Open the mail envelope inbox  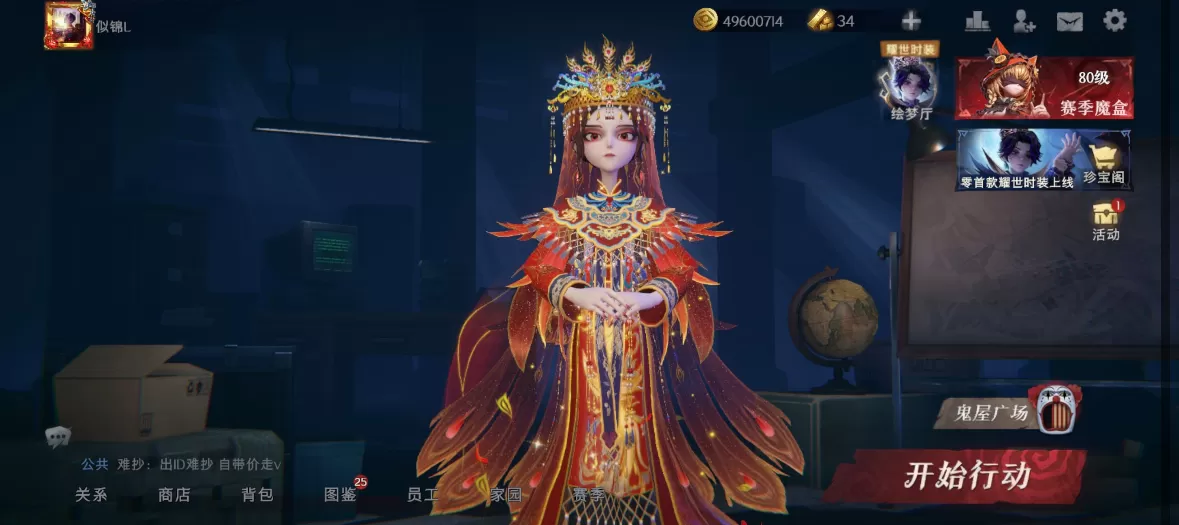[1070, 21]
